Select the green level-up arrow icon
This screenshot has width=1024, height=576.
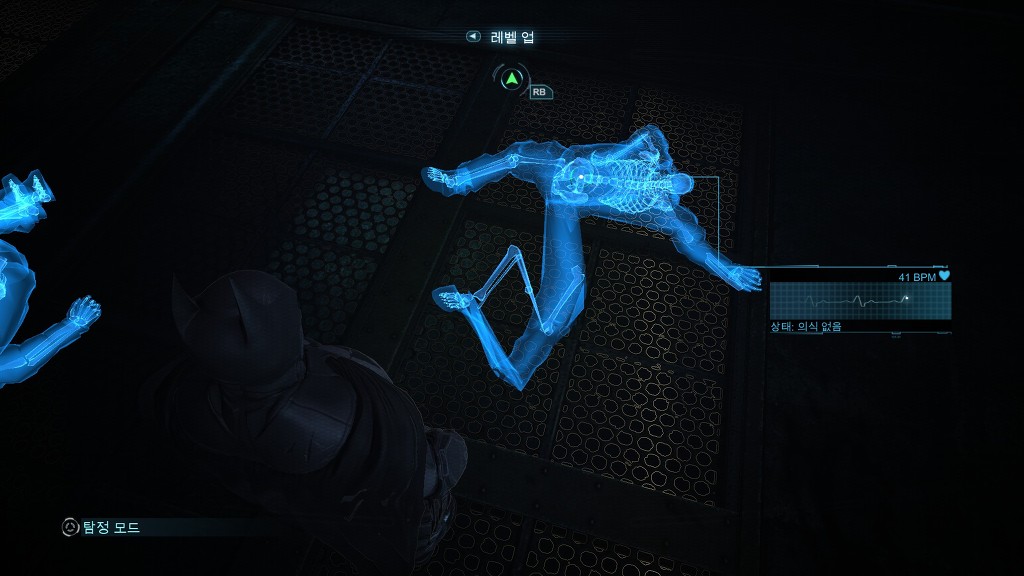(512, 79)
